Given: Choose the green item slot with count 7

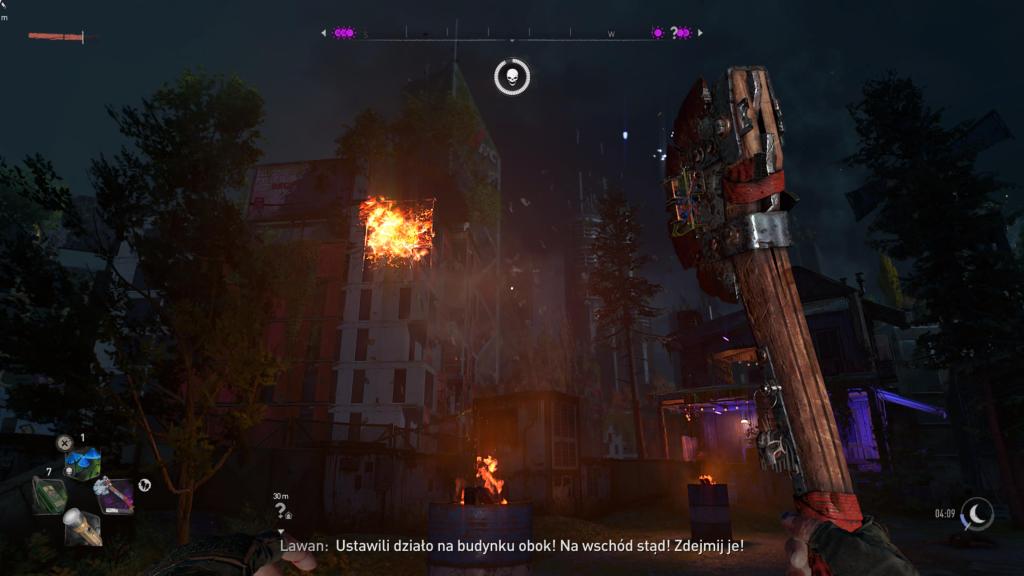Looking at the screenshot, I should pos(49,495).
